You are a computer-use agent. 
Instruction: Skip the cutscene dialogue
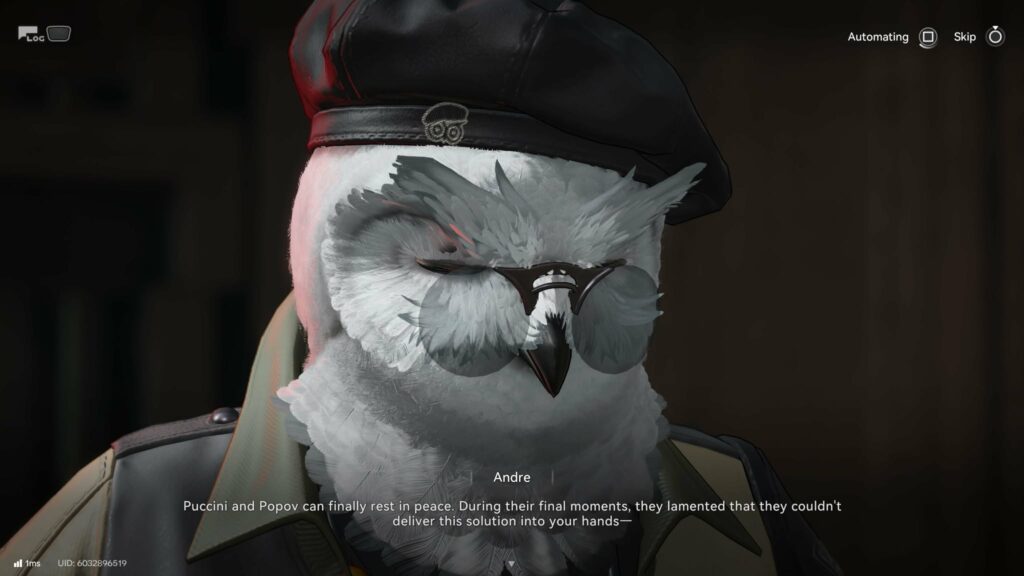click(994, 37)
